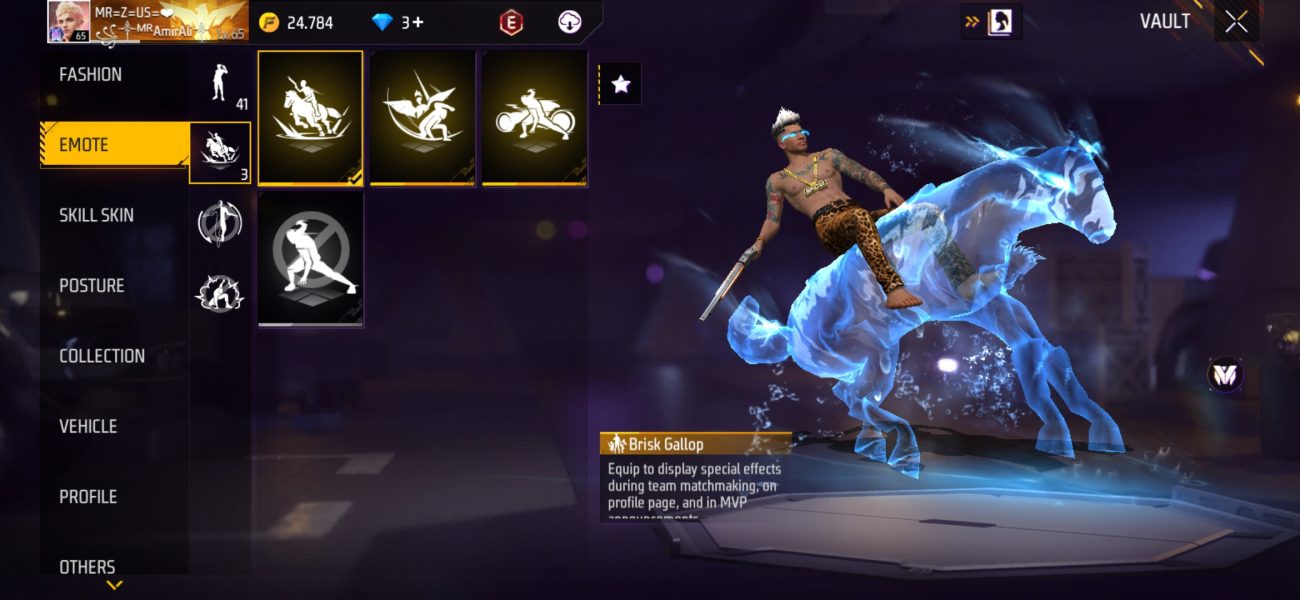This screenshot has height=600, width=1300.
Task: Click the purple M emblem button
Action: pos(1224,375)
